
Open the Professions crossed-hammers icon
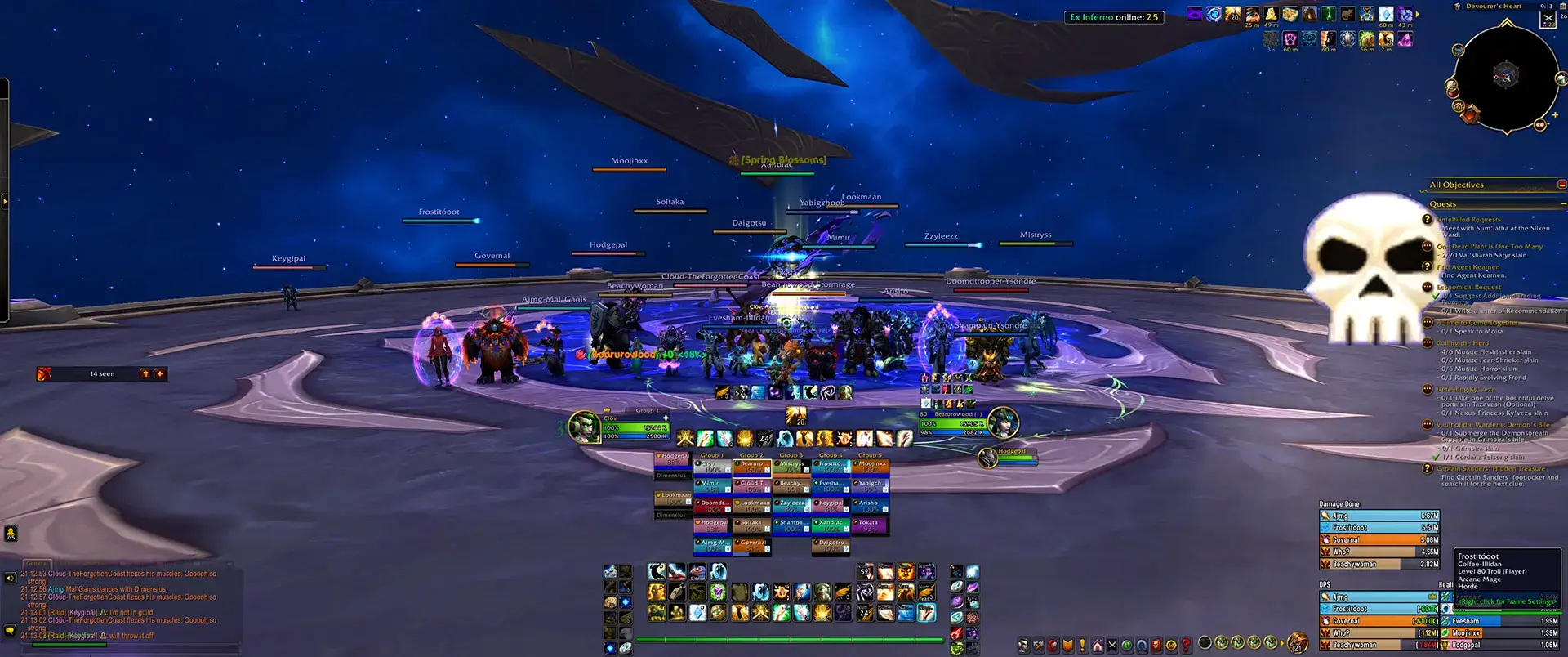coord(1038,644)
